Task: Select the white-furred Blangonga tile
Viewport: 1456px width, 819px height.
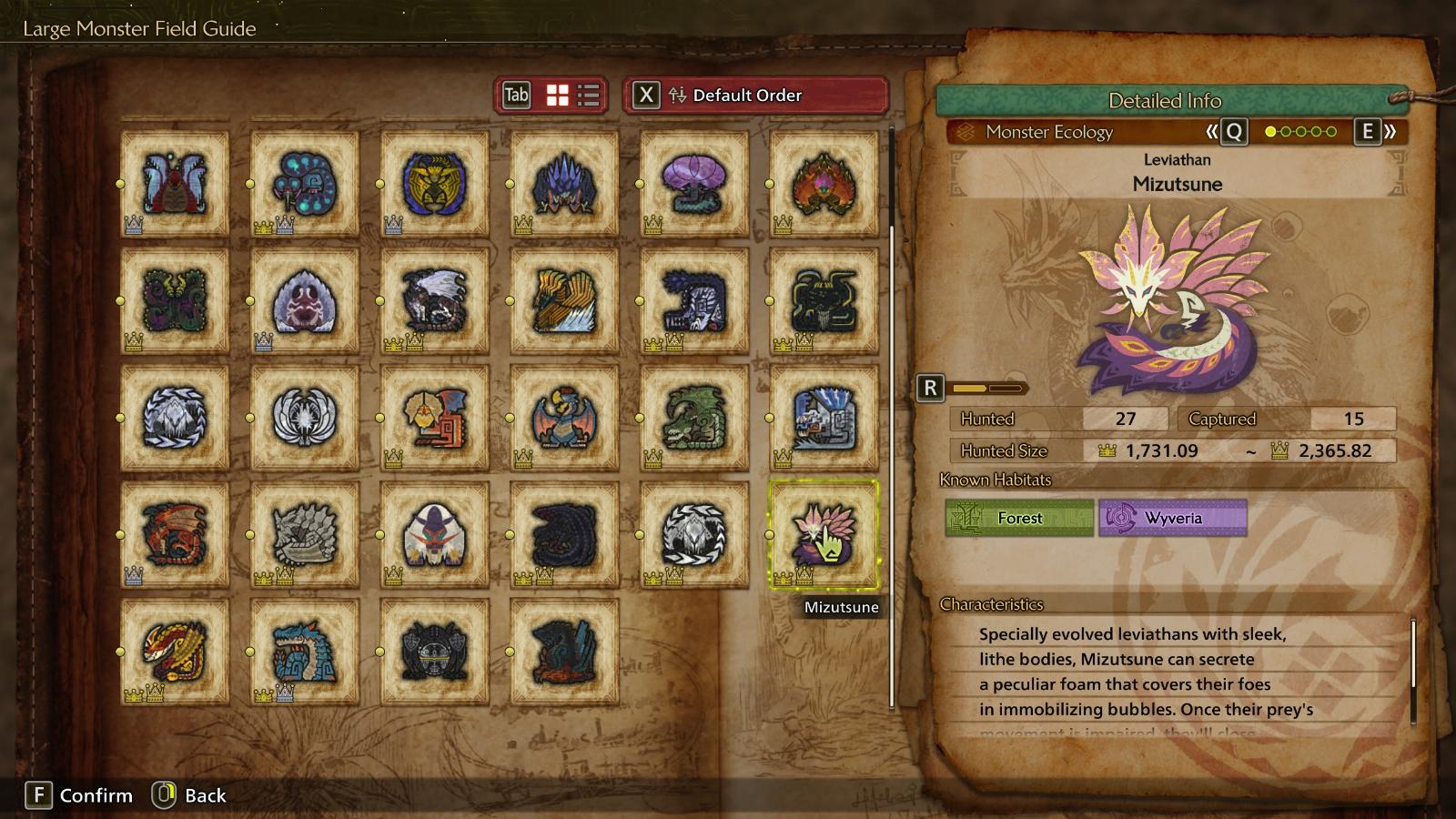Action: click(x=824, y=418)
